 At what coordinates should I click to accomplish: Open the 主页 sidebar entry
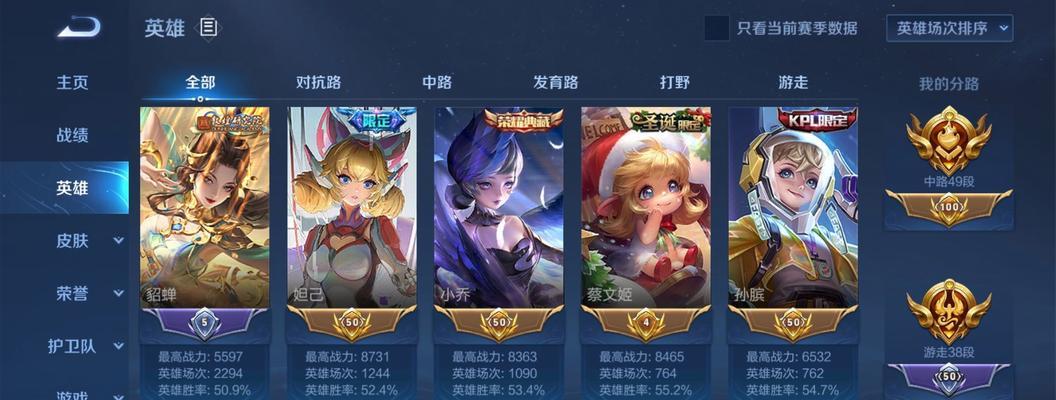click(72, 82)
